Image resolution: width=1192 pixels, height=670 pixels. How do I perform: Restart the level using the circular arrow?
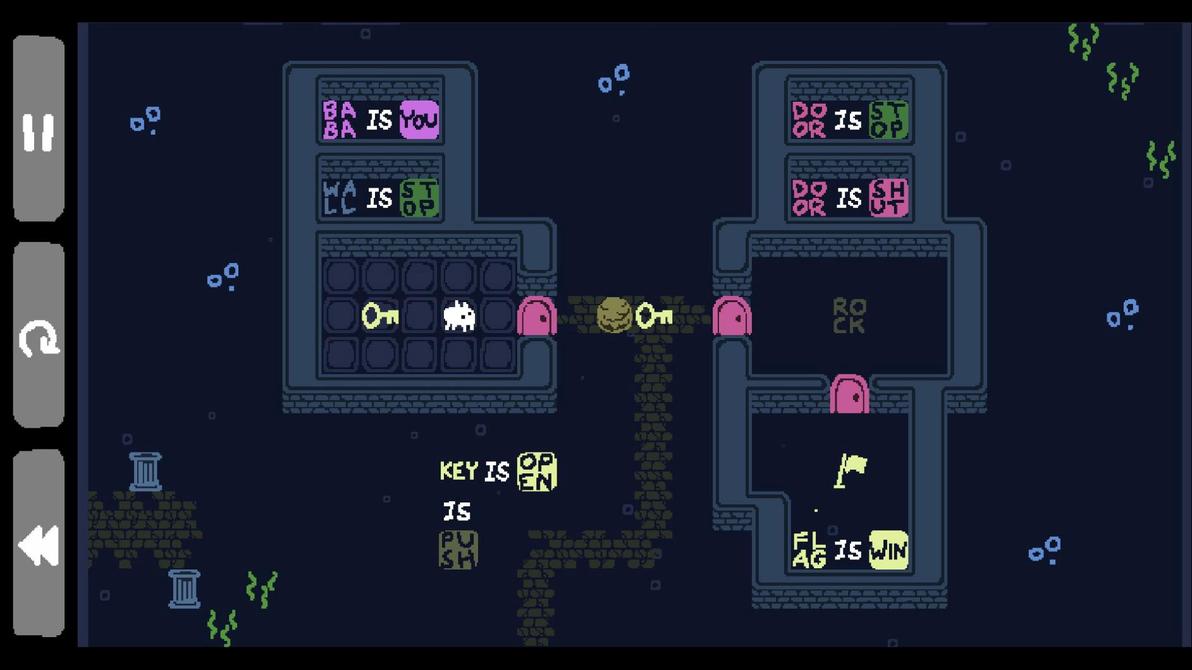(39, 337)
